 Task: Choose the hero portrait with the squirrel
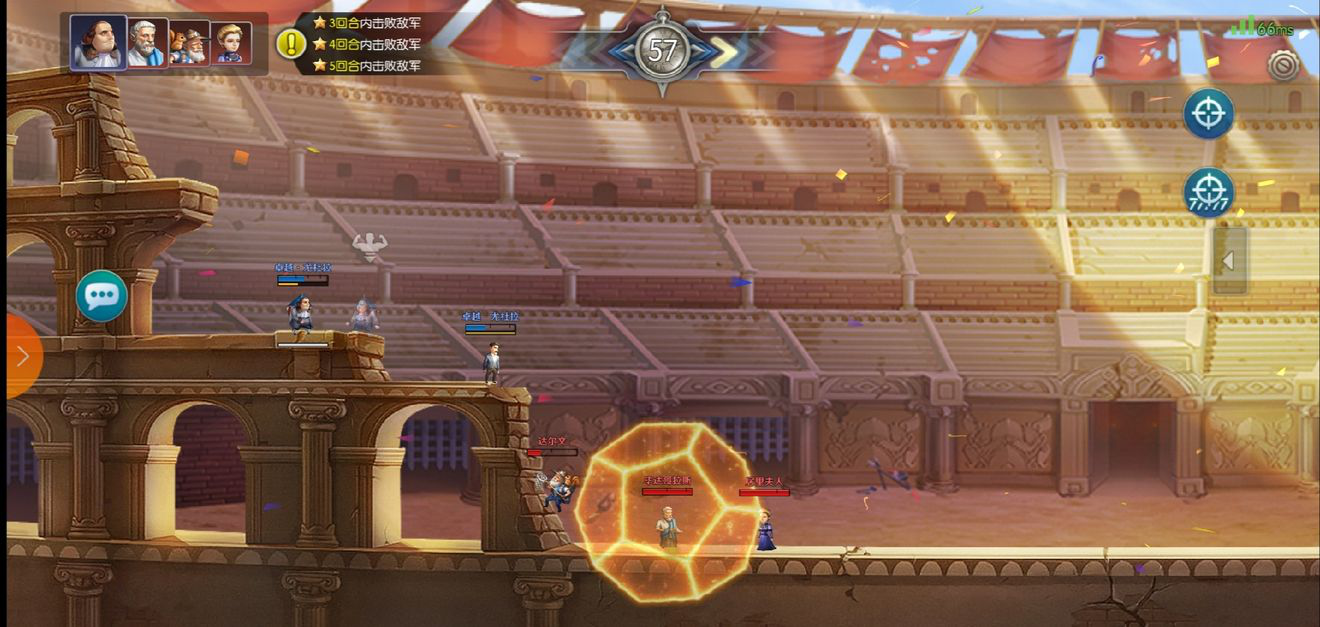tap(188, 43)
